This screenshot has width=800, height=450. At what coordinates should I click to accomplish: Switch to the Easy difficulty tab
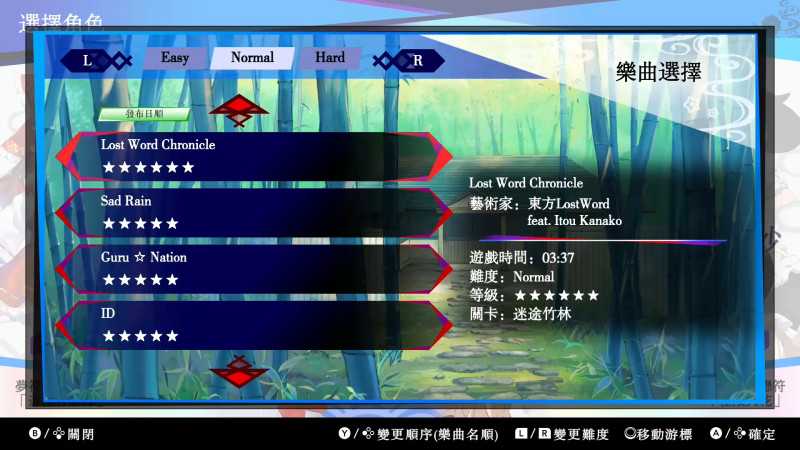click(x=175, y=58)
